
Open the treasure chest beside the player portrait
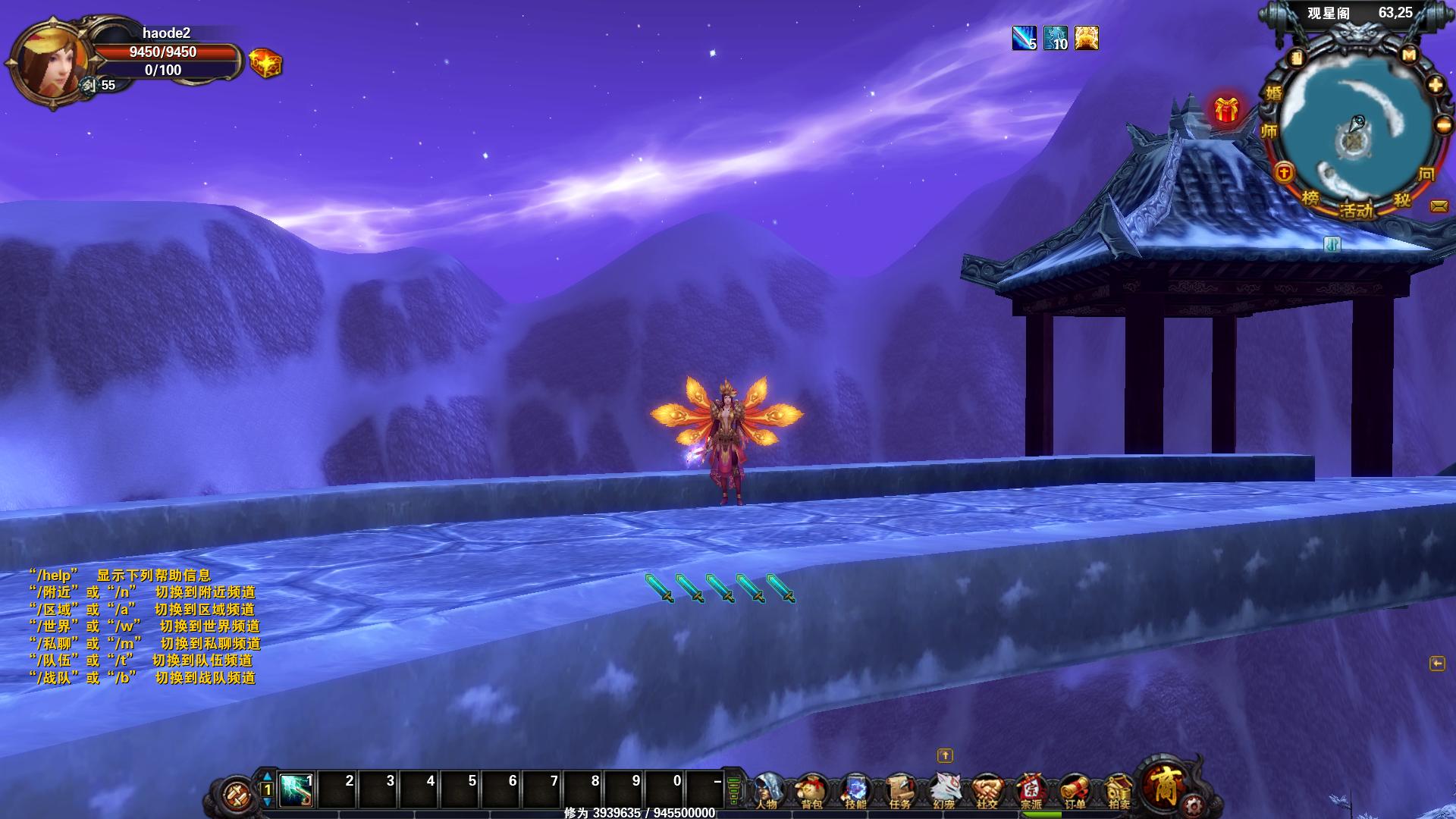(x=265, y=64)
